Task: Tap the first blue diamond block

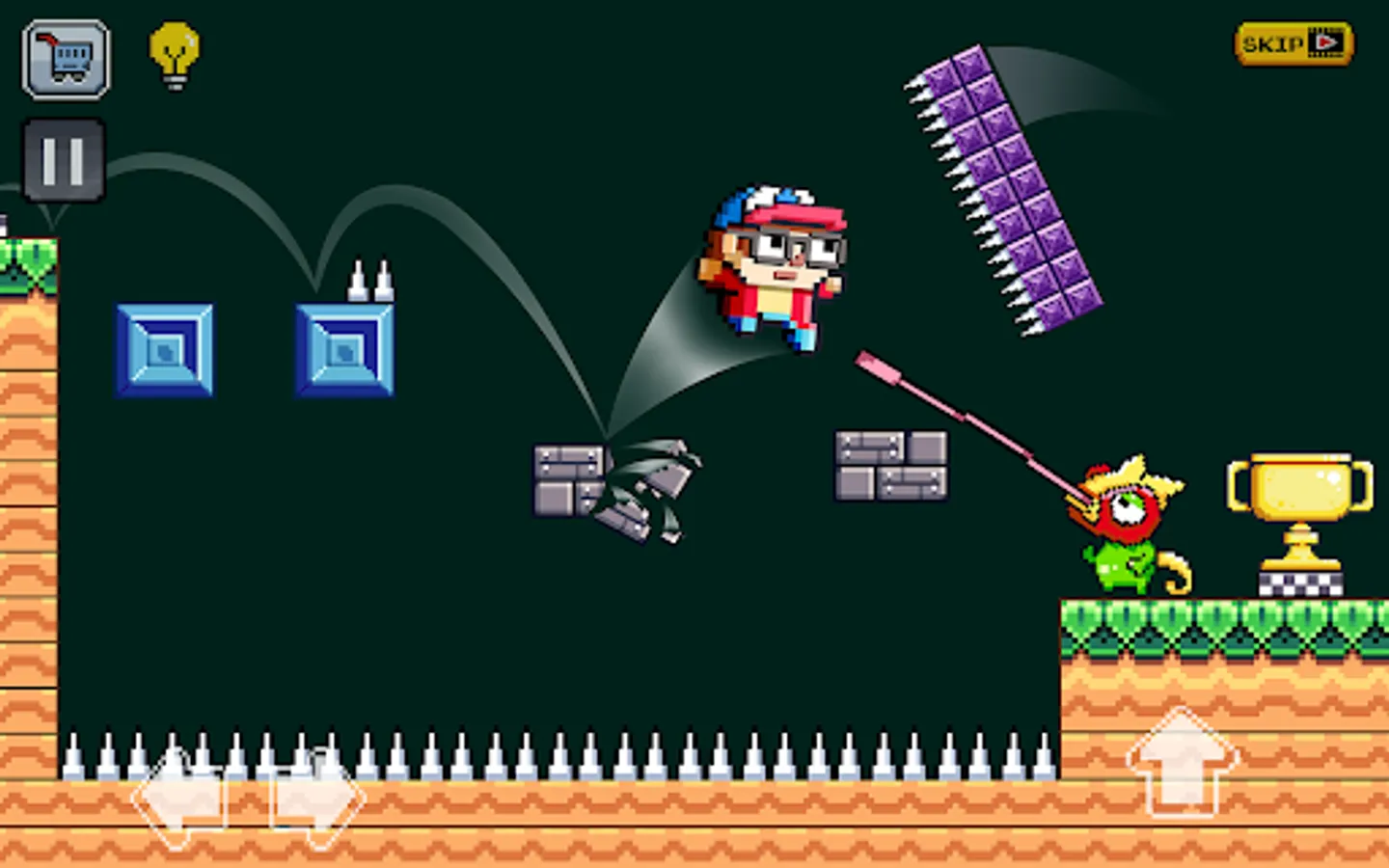Action: tap(165, 351)
